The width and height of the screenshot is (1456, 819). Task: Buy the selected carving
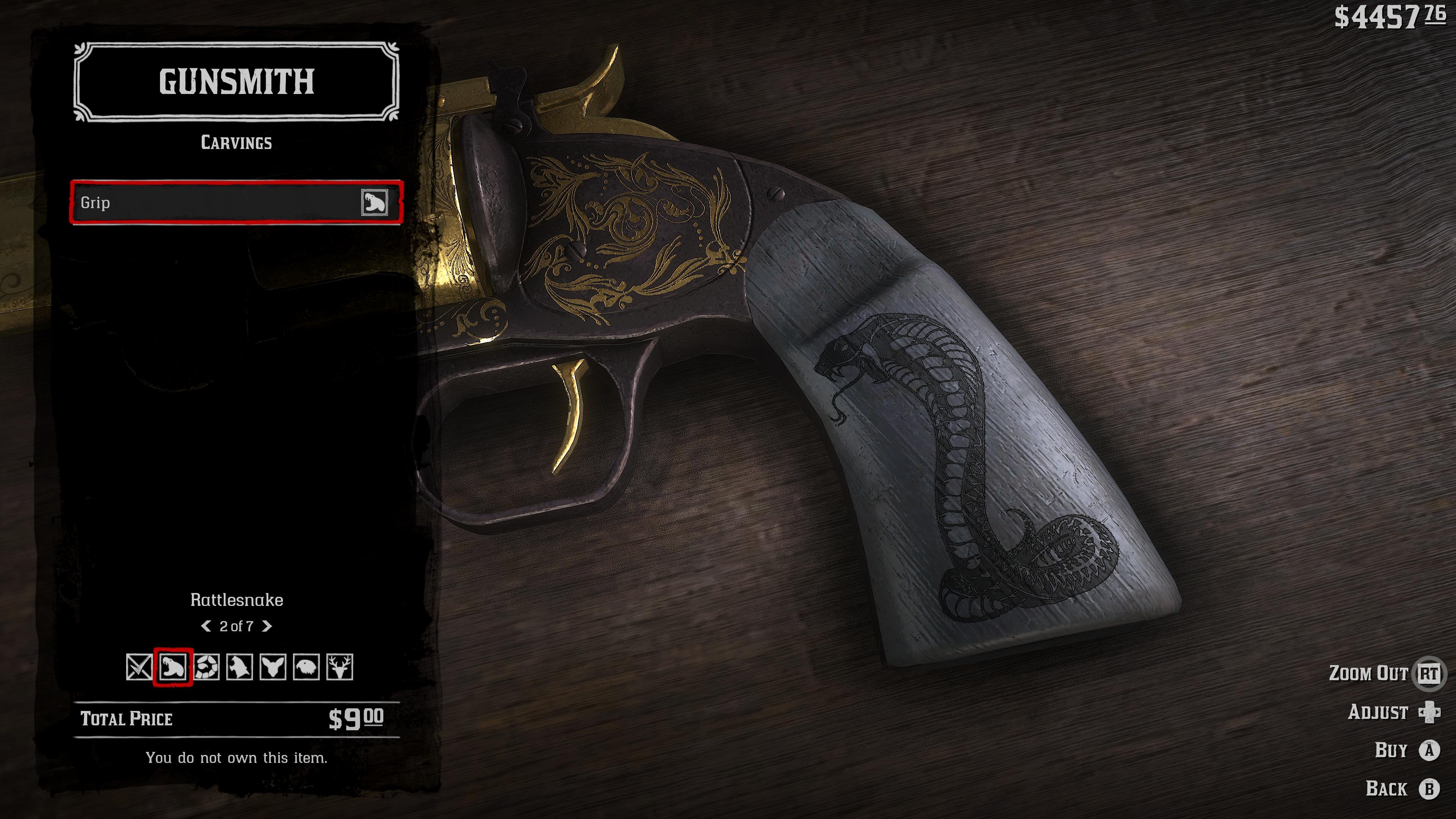1429,750
